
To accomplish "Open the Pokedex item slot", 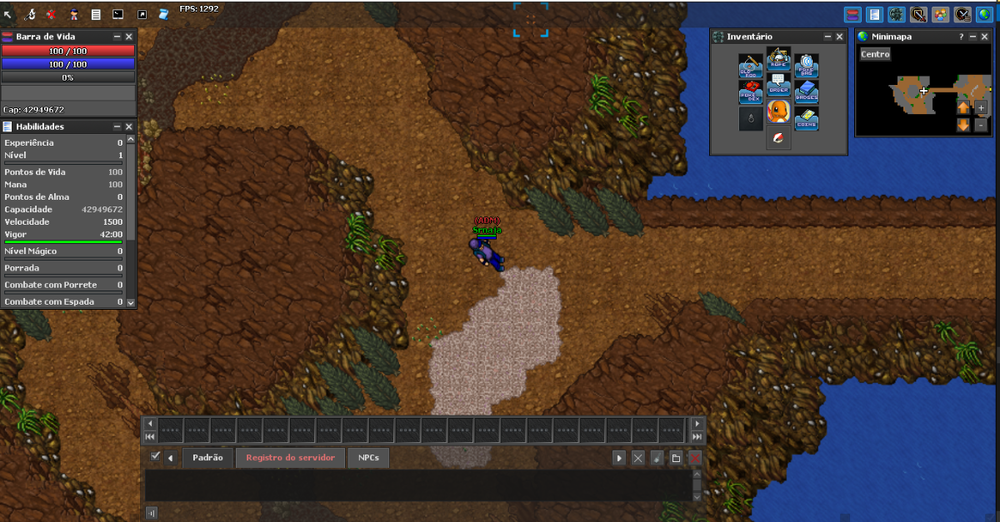I will 751,93.
